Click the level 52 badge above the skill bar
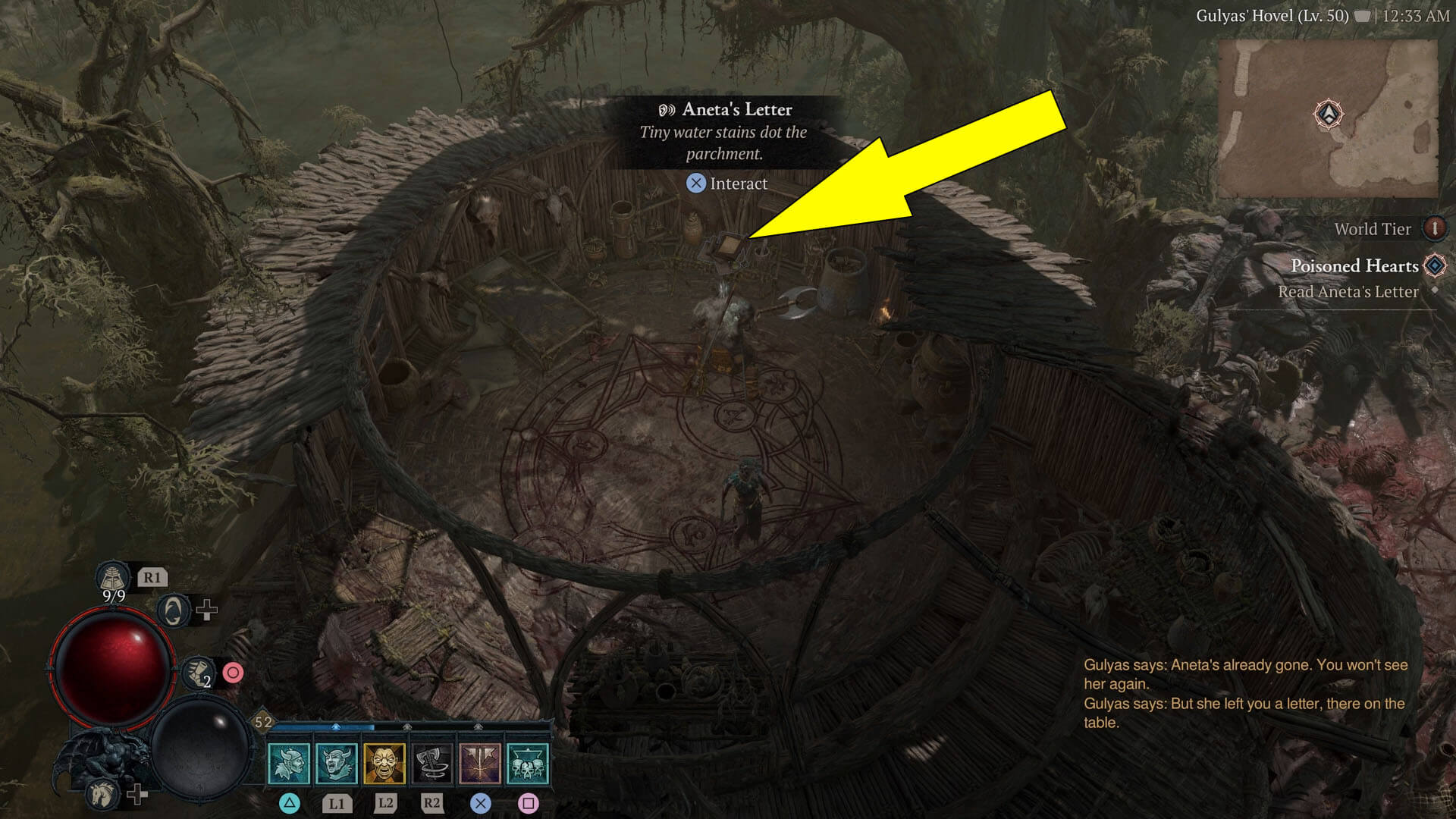 tap(264, 722)
